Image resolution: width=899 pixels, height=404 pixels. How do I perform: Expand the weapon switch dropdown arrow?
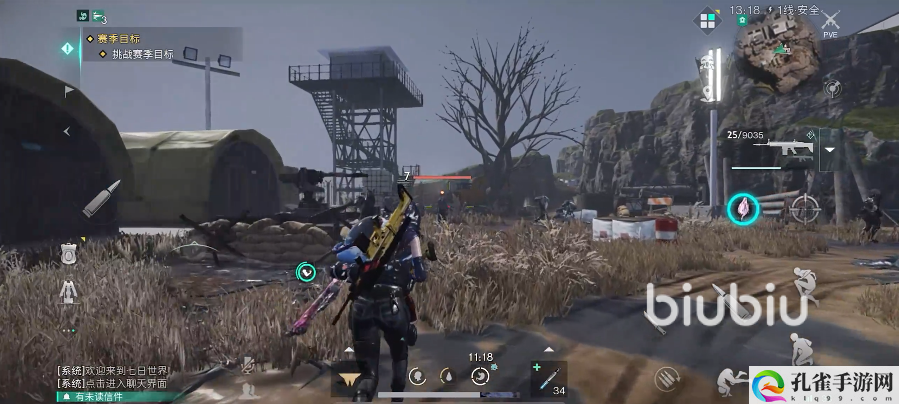point(830,151)
